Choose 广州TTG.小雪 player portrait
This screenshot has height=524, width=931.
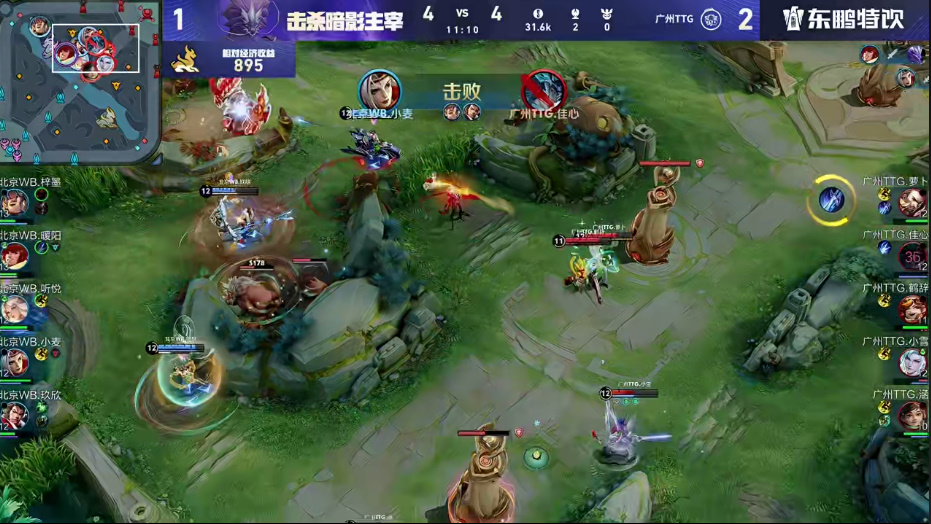click(x=911, y=362)
